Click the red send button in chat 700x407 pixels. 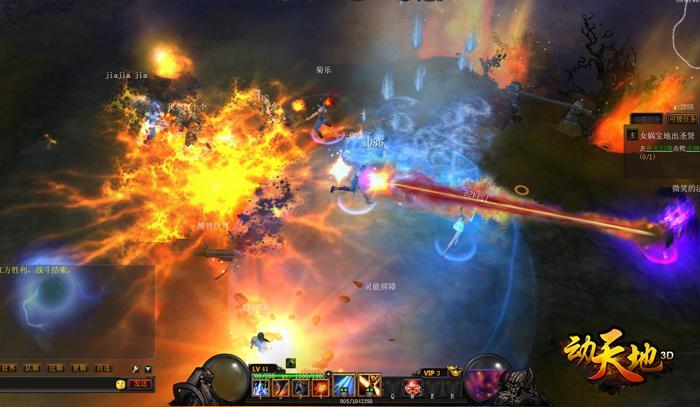point(141,383)
